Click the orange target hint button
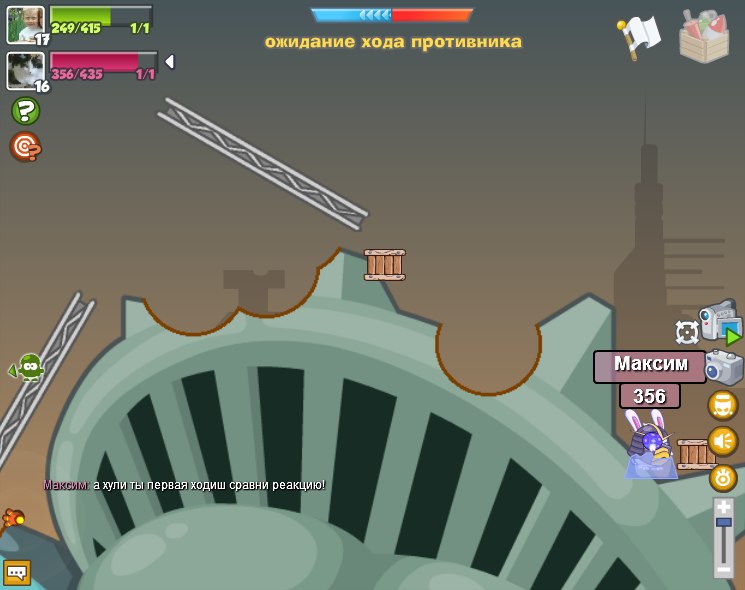The image size is (745, 590). pos(25,147)
